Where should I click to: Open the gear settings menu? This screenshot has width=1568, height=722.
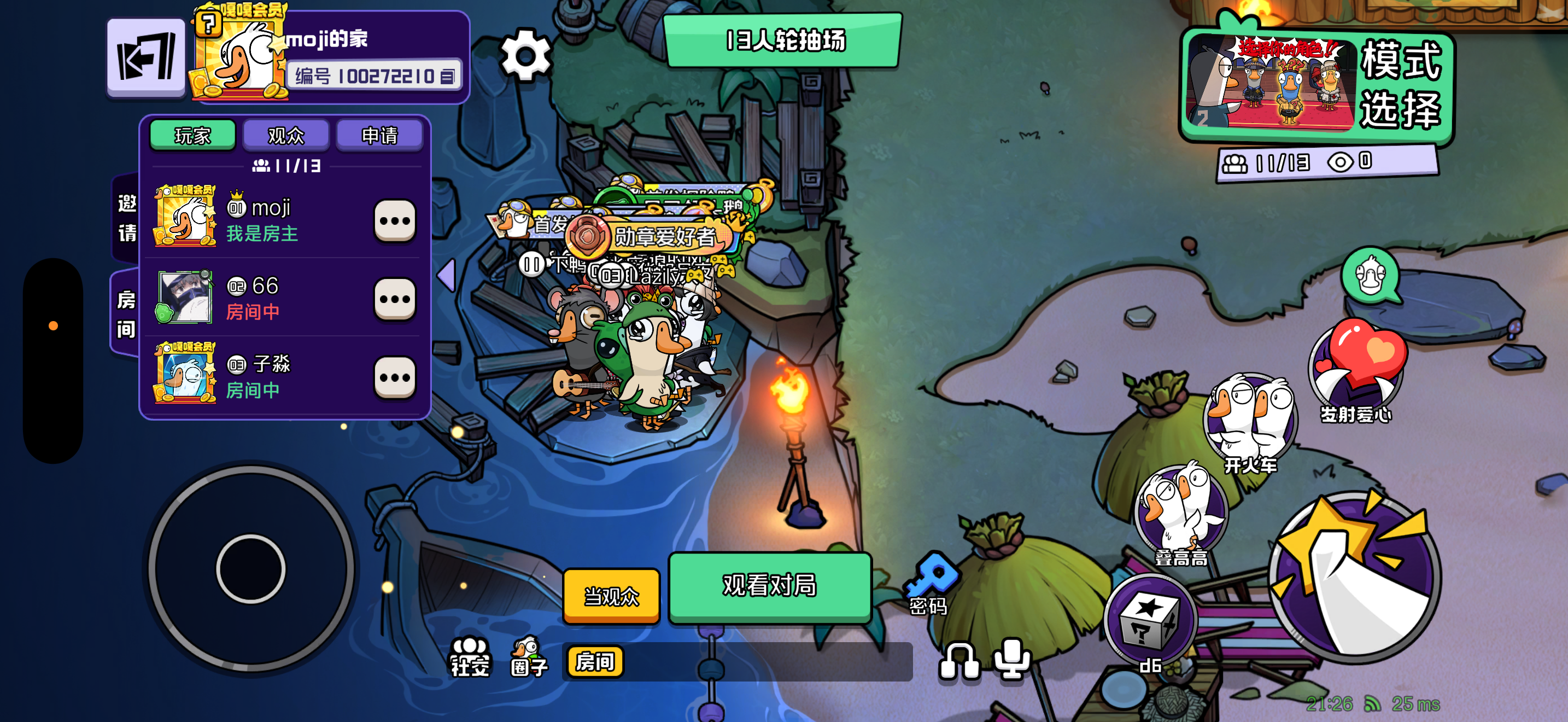[x=525, y=55]
